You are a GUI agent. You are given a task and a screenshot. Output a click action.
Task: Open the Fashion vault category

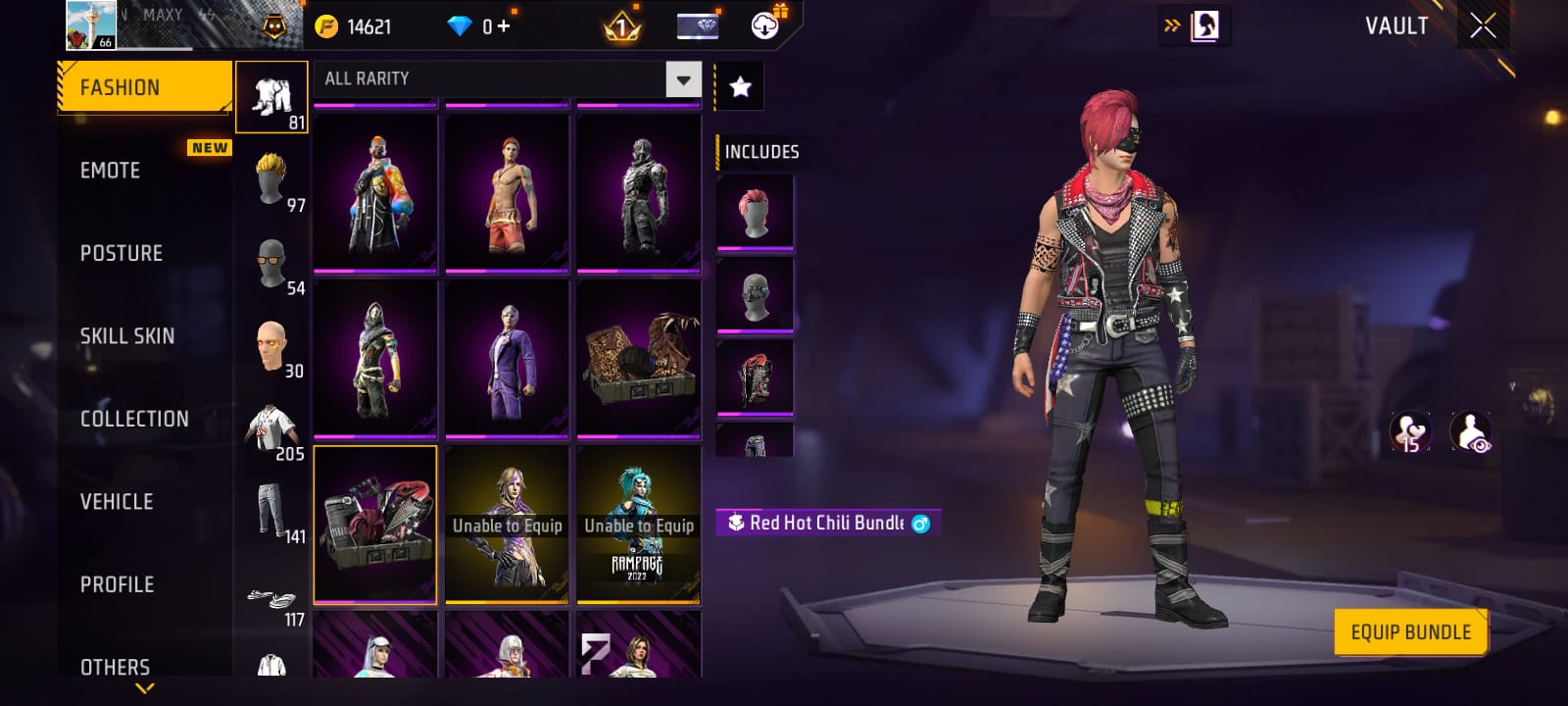tap(144, 87)
